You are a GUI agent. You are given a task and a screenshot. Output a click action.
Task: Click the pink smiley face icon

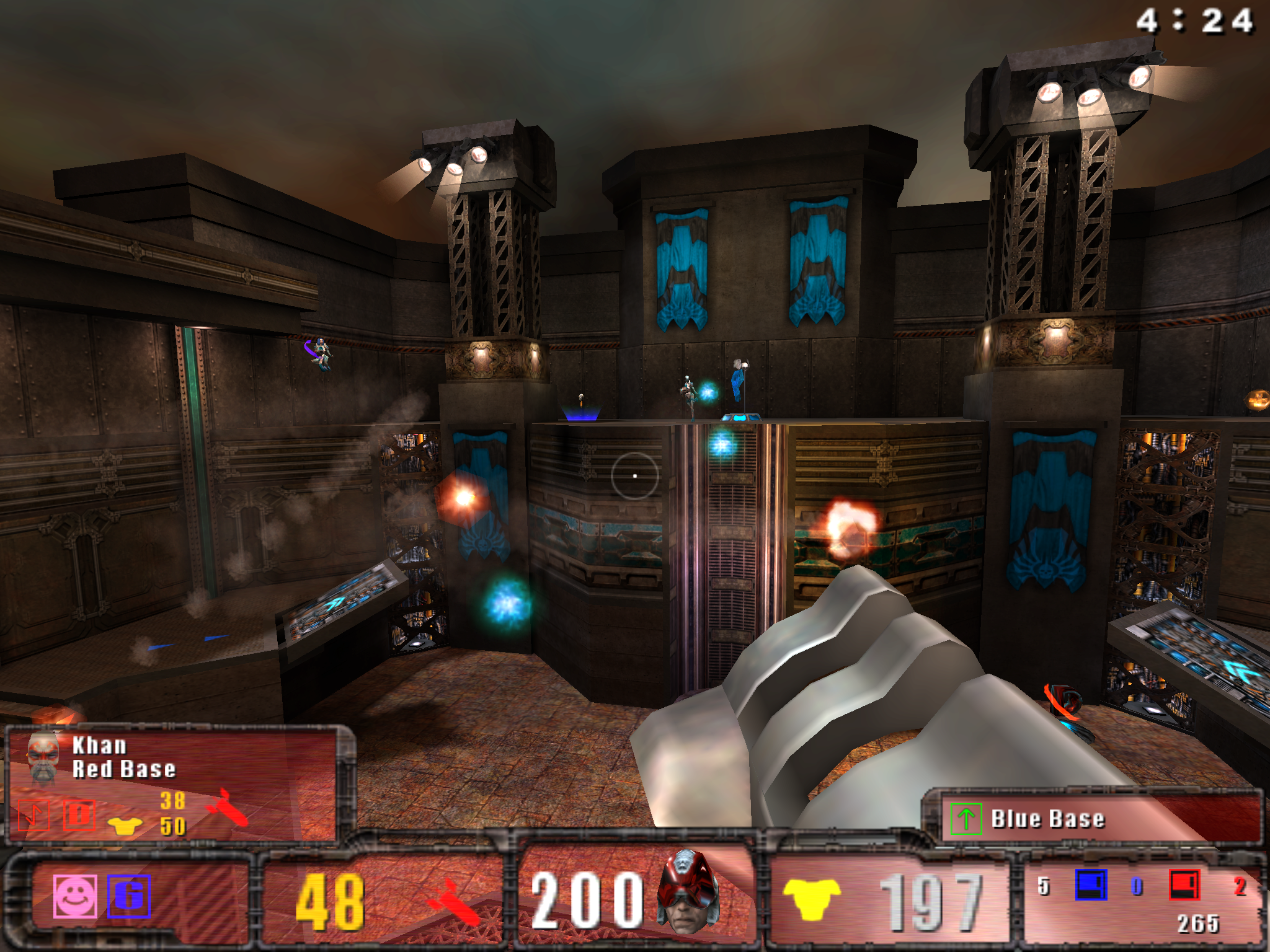(75, 896)
